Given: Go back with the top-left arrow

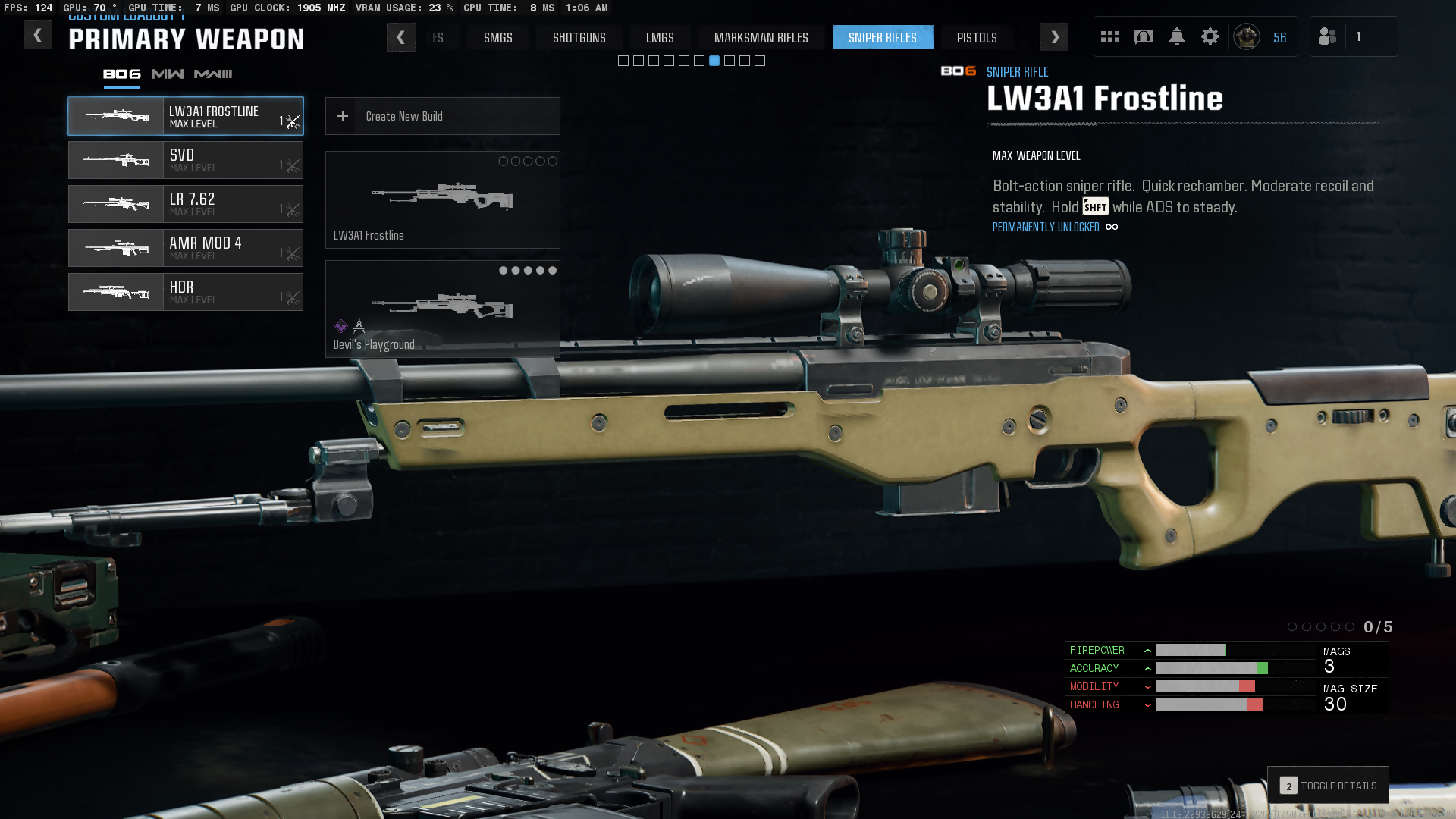Looking at the screenshot, I should point(37,36).
